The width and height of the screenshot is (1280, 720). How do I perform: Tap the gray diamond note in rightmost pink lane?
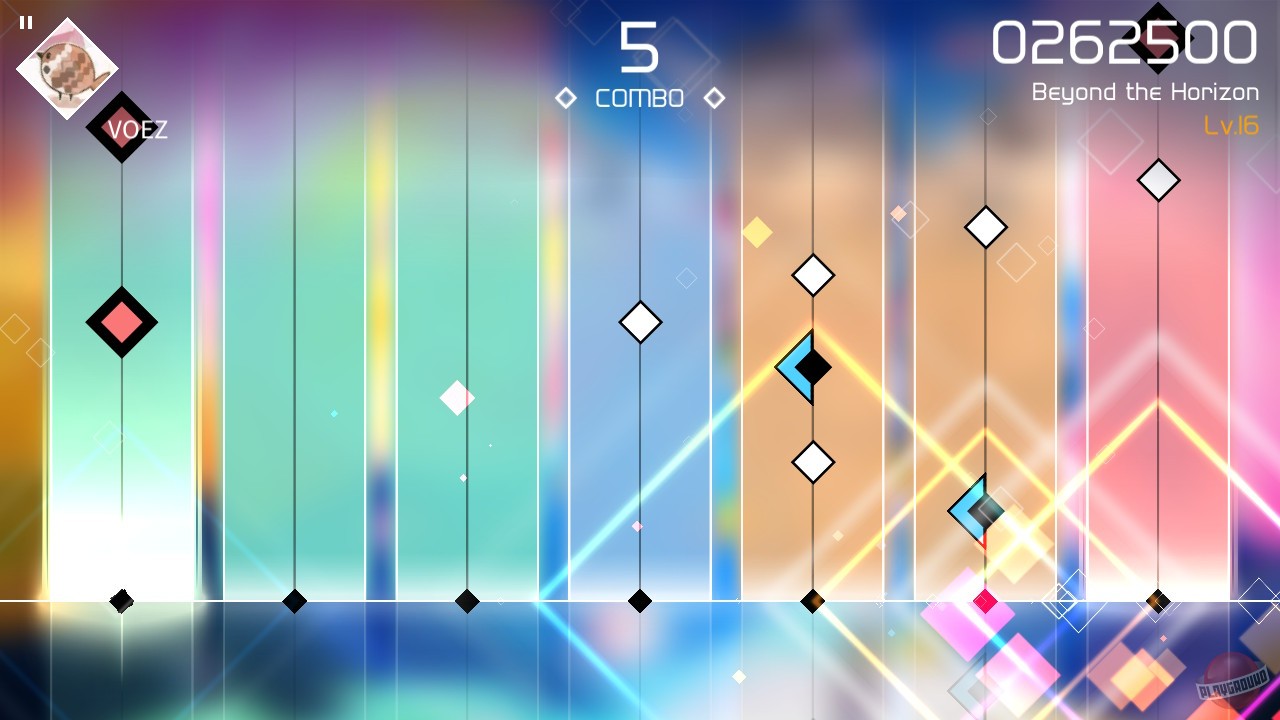click(1157, 180)
